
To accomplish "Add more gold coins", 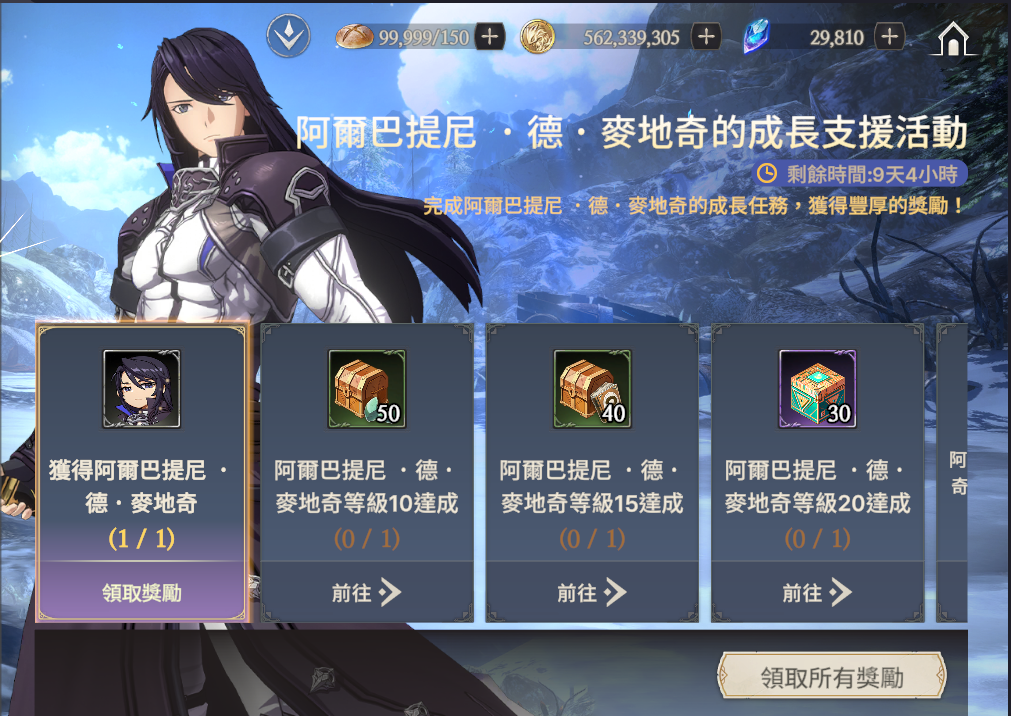I will click(x=706, y=37).
